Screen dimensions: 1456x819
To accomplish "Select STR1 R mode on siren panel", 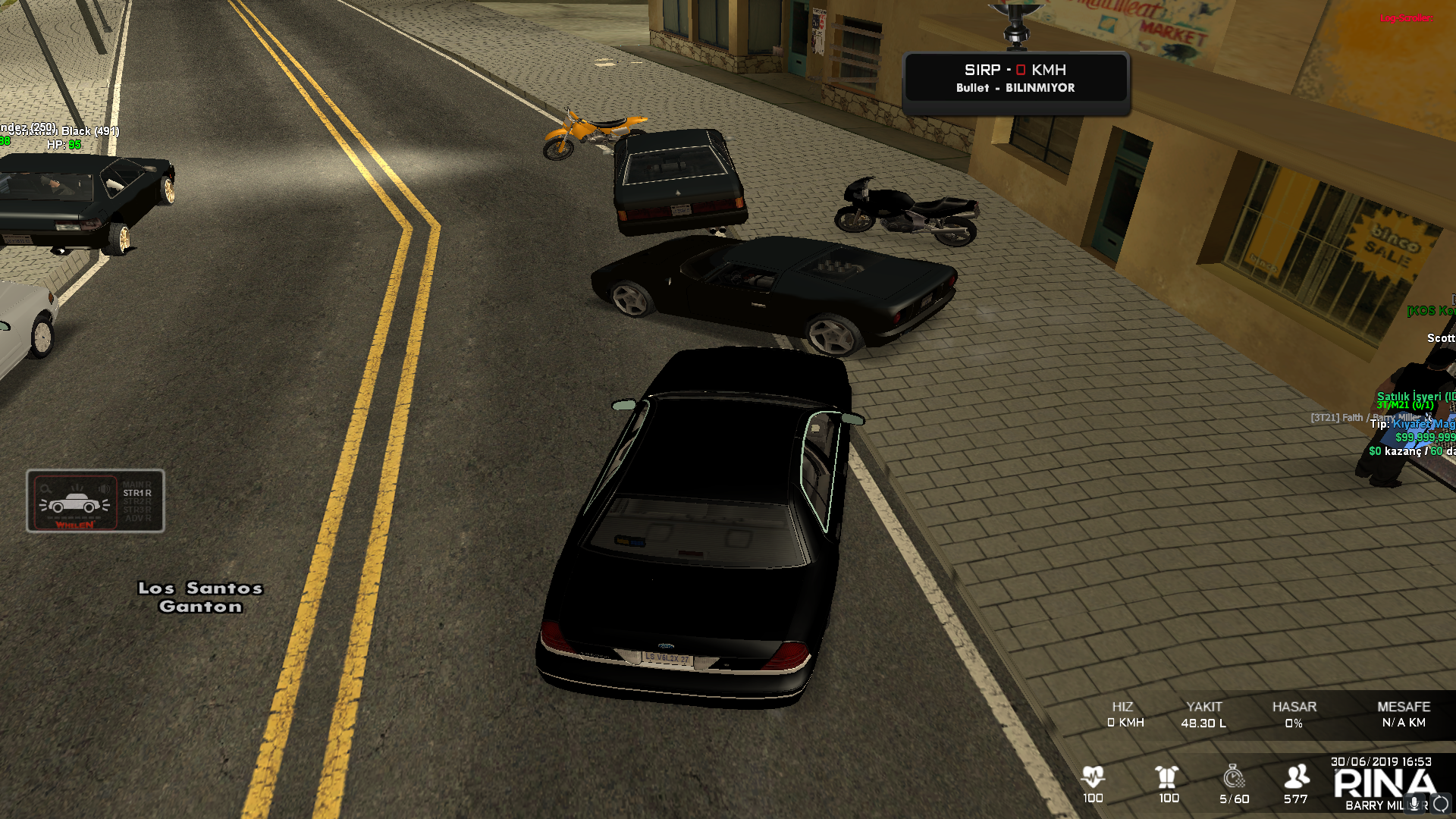I will (137, 493).
